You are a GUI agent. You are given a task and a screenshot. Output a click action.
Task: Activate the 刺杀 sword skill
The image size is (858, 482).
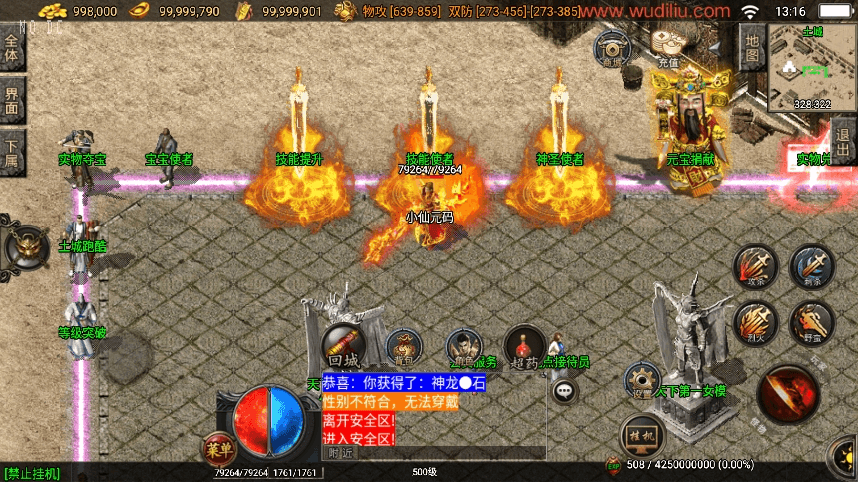[811, 267]
